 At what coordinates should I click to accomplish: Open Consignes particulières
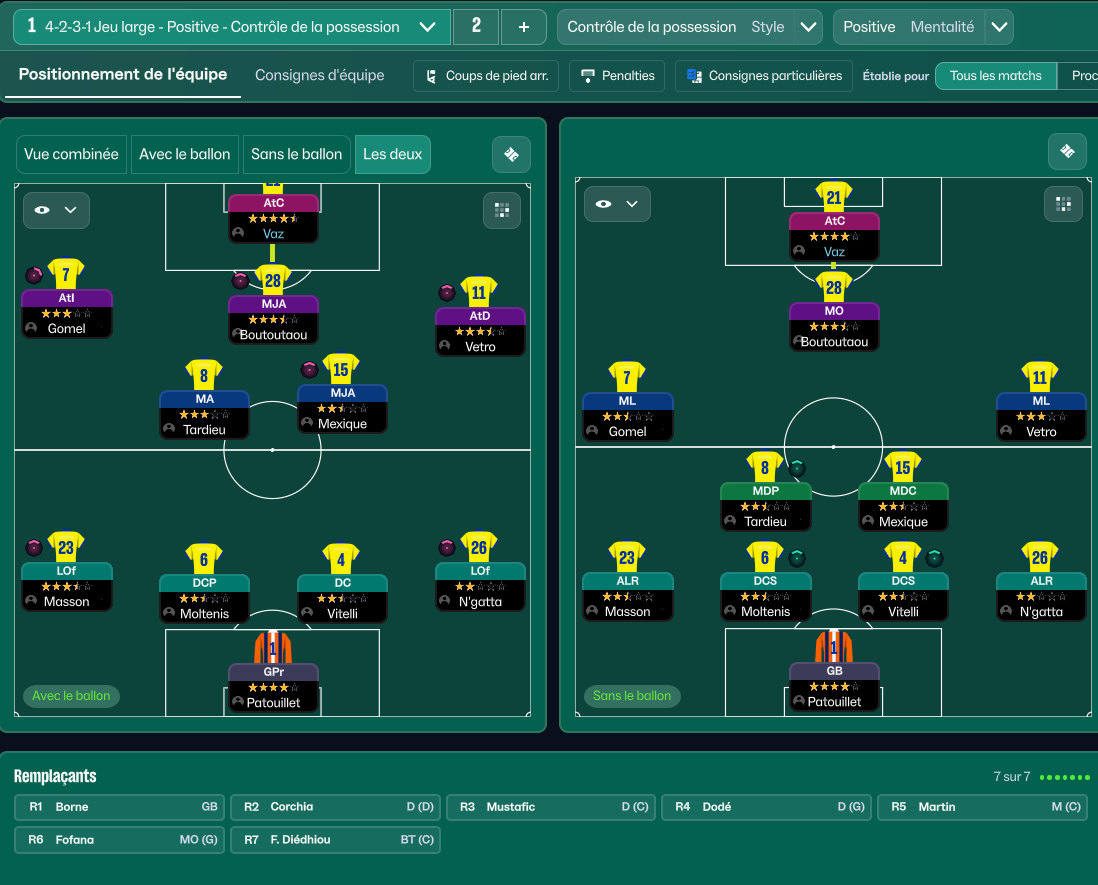pyautogui.click(x=764, y=76)
